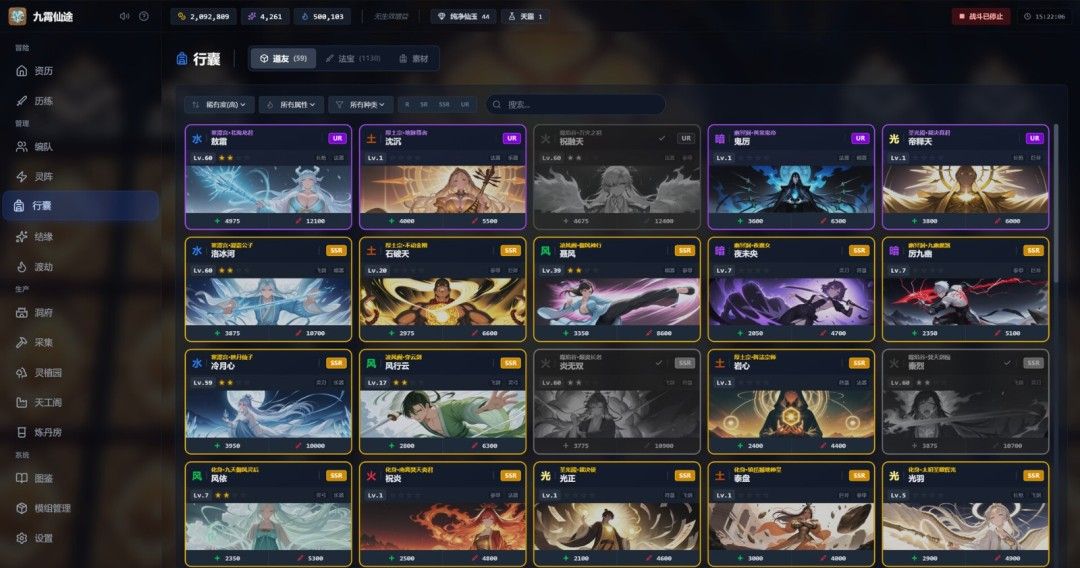Filter the list by SSR rarity
Screen dimensions: 1080x568
pyautogui.click(x=443, y=104)
